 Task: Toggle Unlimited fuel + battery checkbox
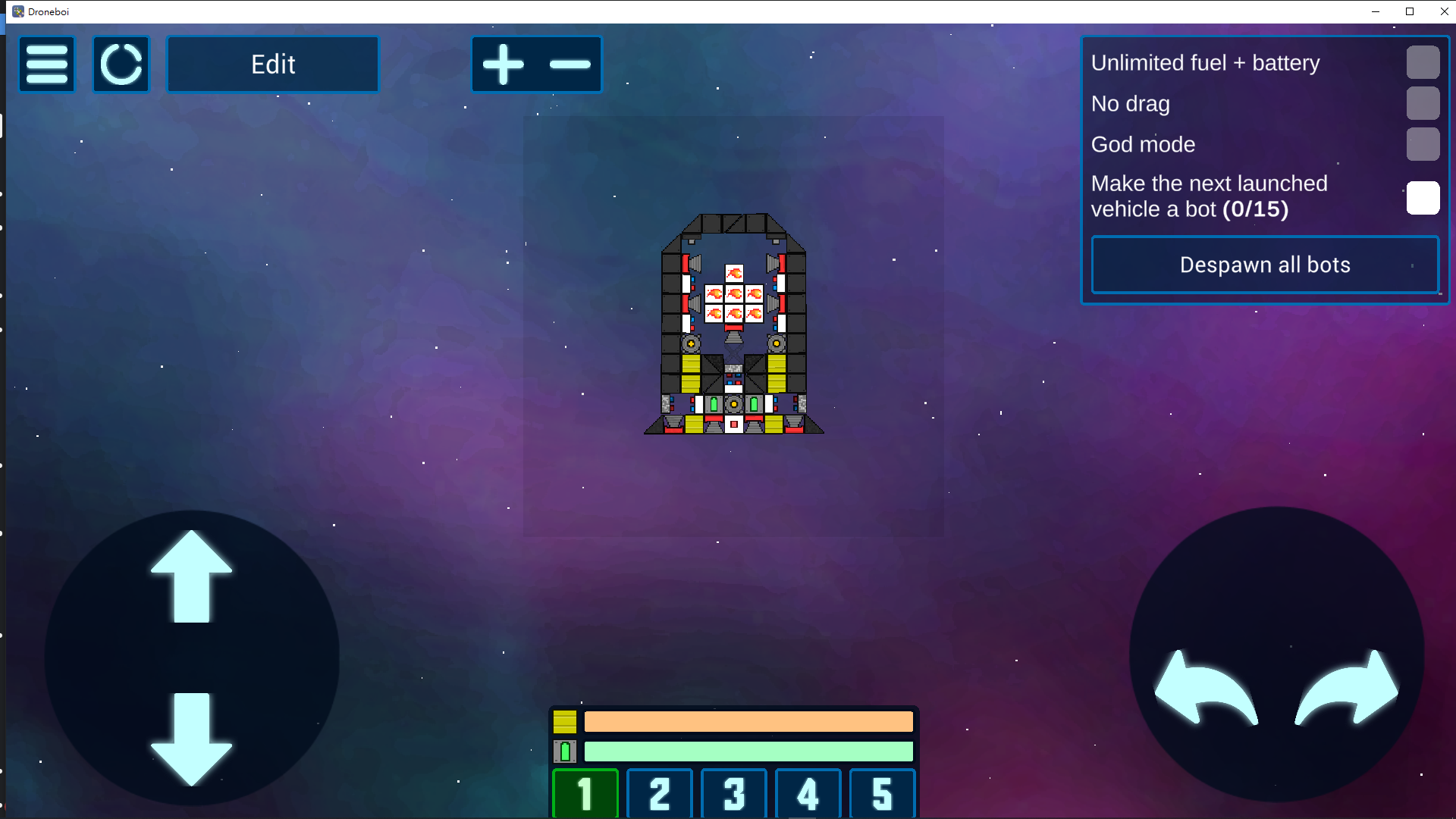1423,62
